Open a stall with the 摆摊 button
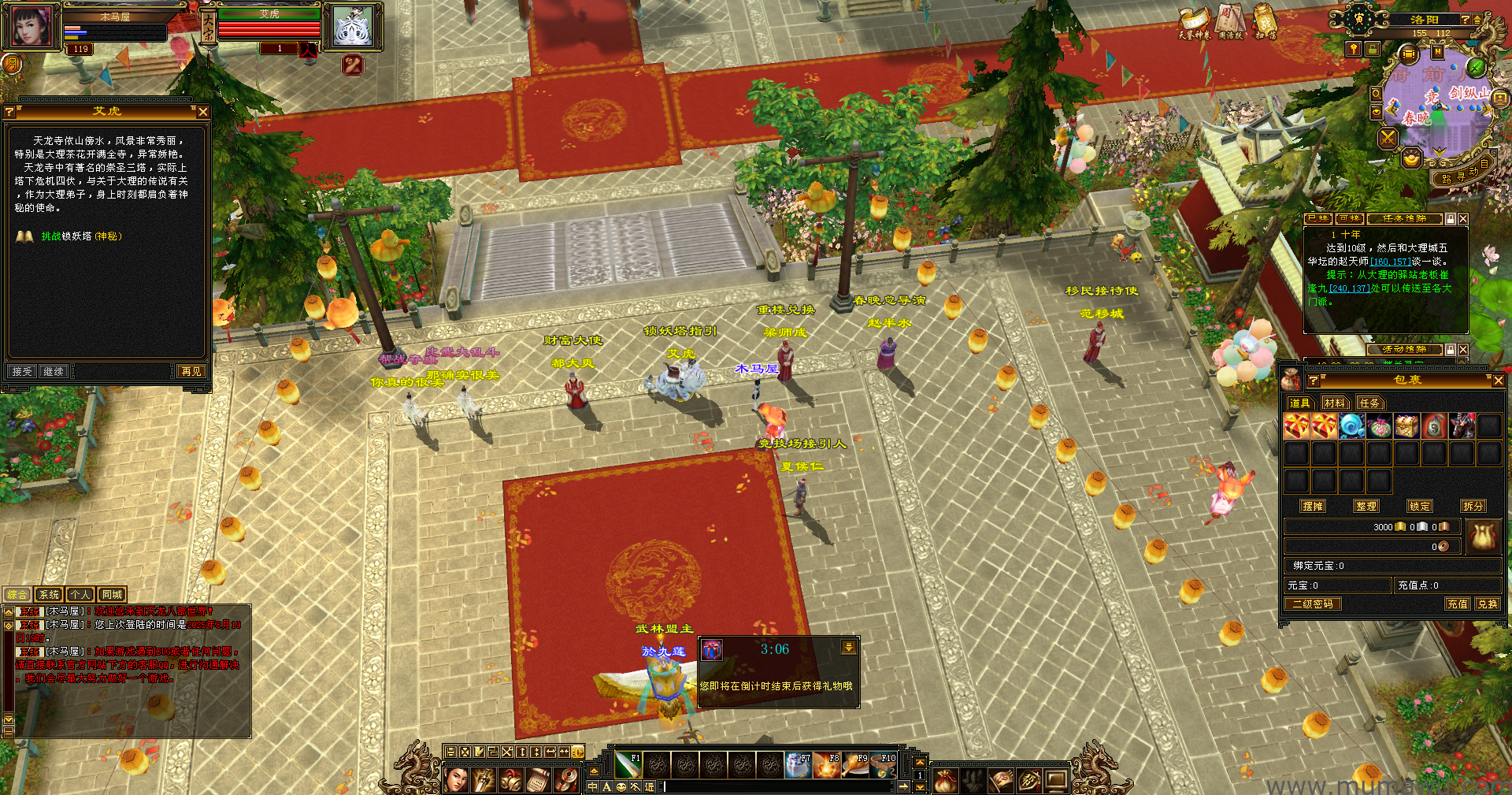This screenshot has height=795, width=1512. [1313, 507]
